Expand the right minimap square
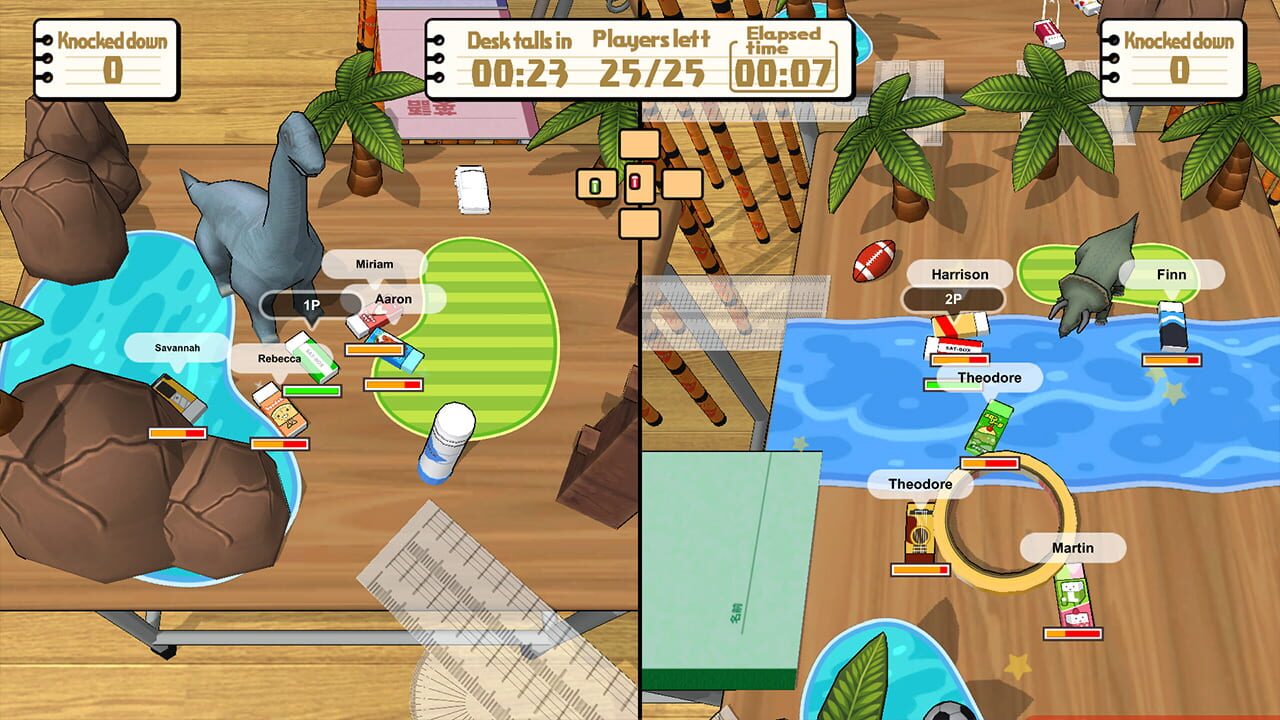The width and height of the screenshot is (1280, 720). point(681,185)
